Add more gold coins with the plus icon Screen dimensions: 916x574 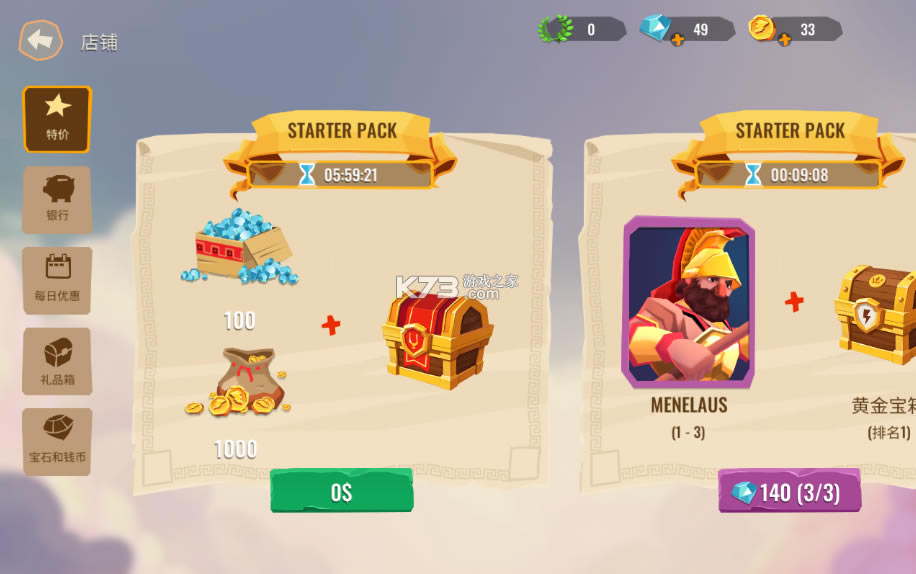click(x=784, y=39)
